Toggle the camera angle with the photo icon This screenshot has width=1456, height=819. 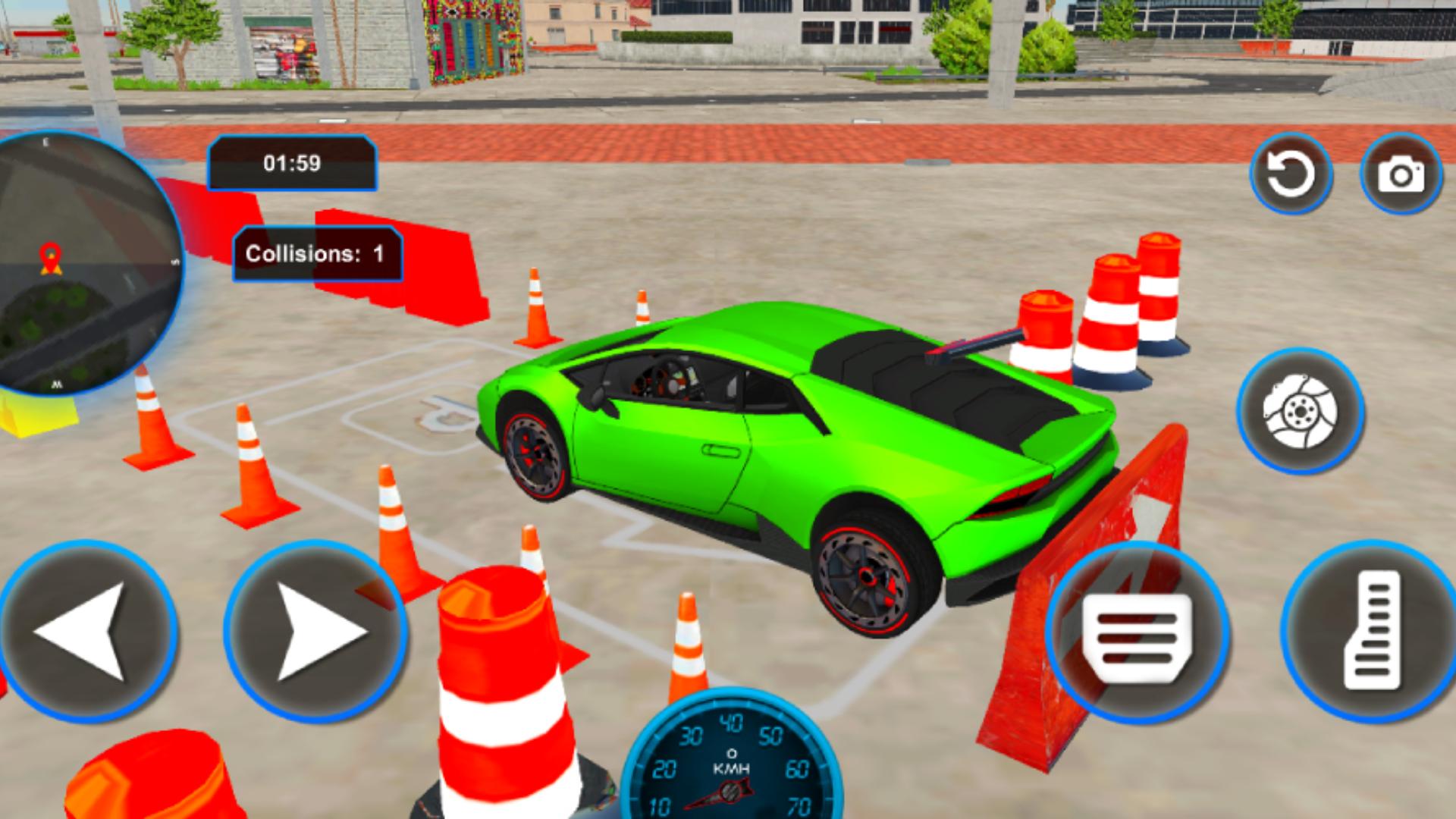(x=1400, y=173)
